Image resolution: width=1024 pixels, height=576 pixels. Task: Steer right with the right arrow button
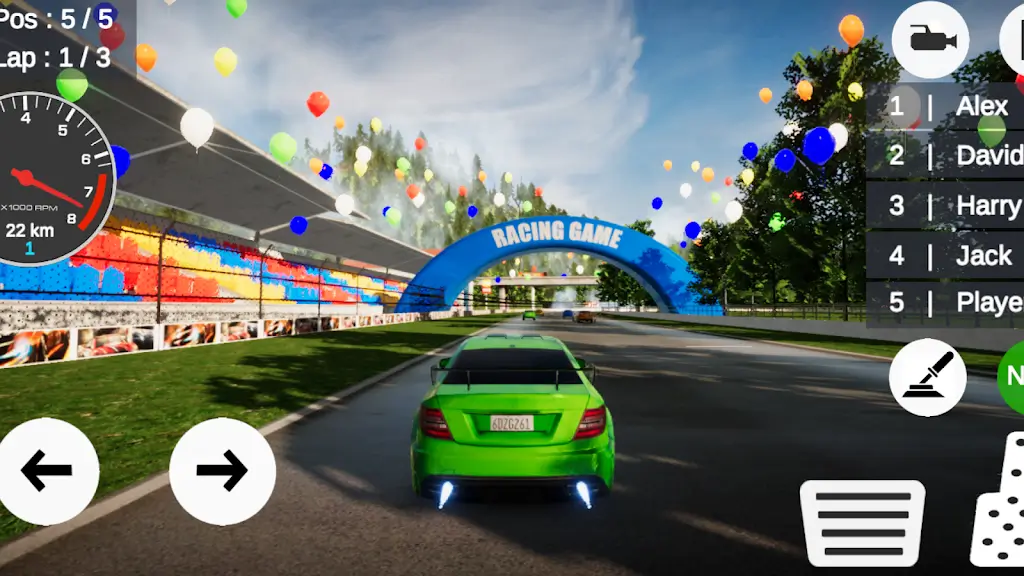click(x=222, y=471)
